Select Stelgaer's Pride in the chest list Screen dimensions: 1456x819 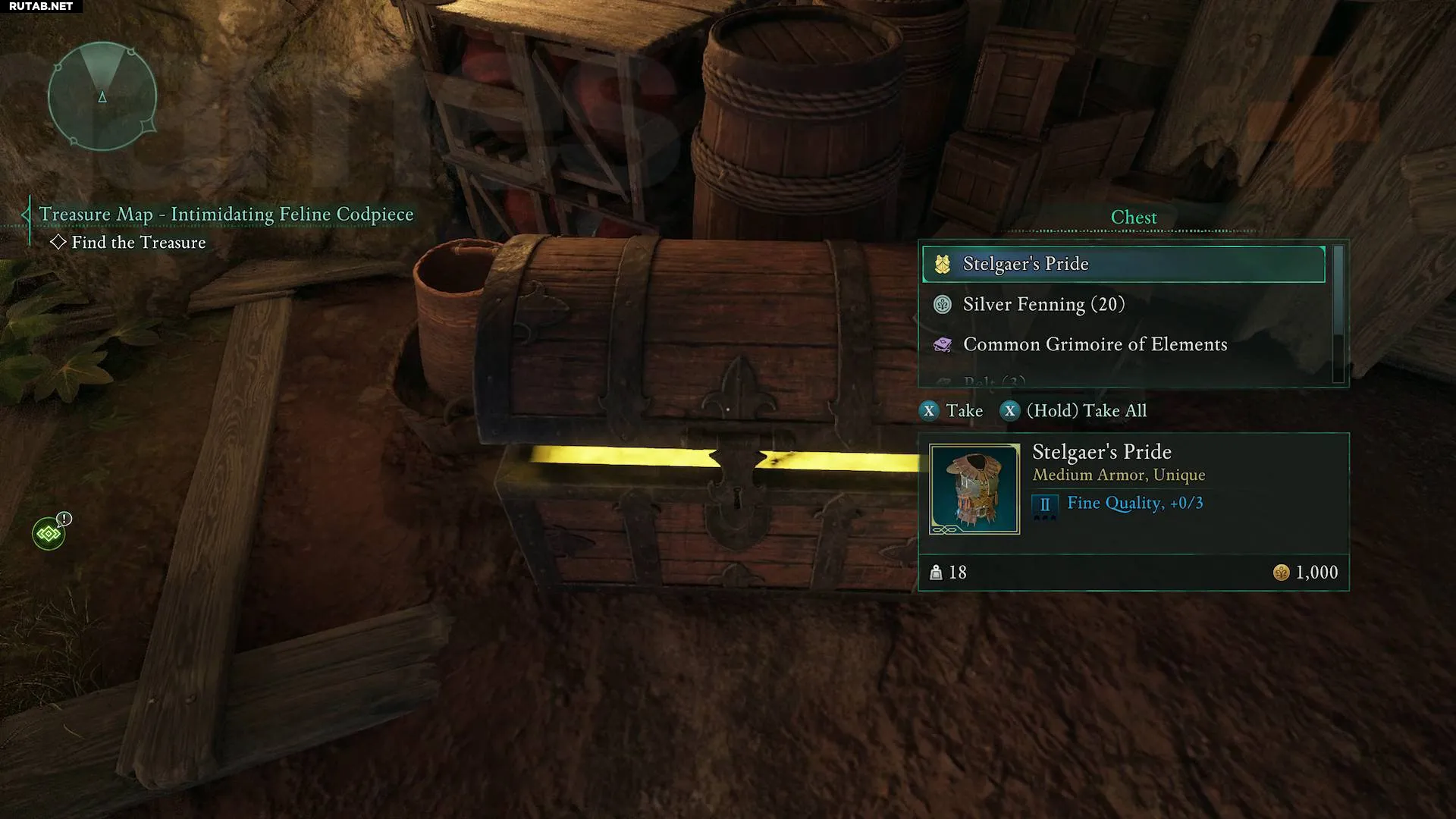[x=1123, y=264]
